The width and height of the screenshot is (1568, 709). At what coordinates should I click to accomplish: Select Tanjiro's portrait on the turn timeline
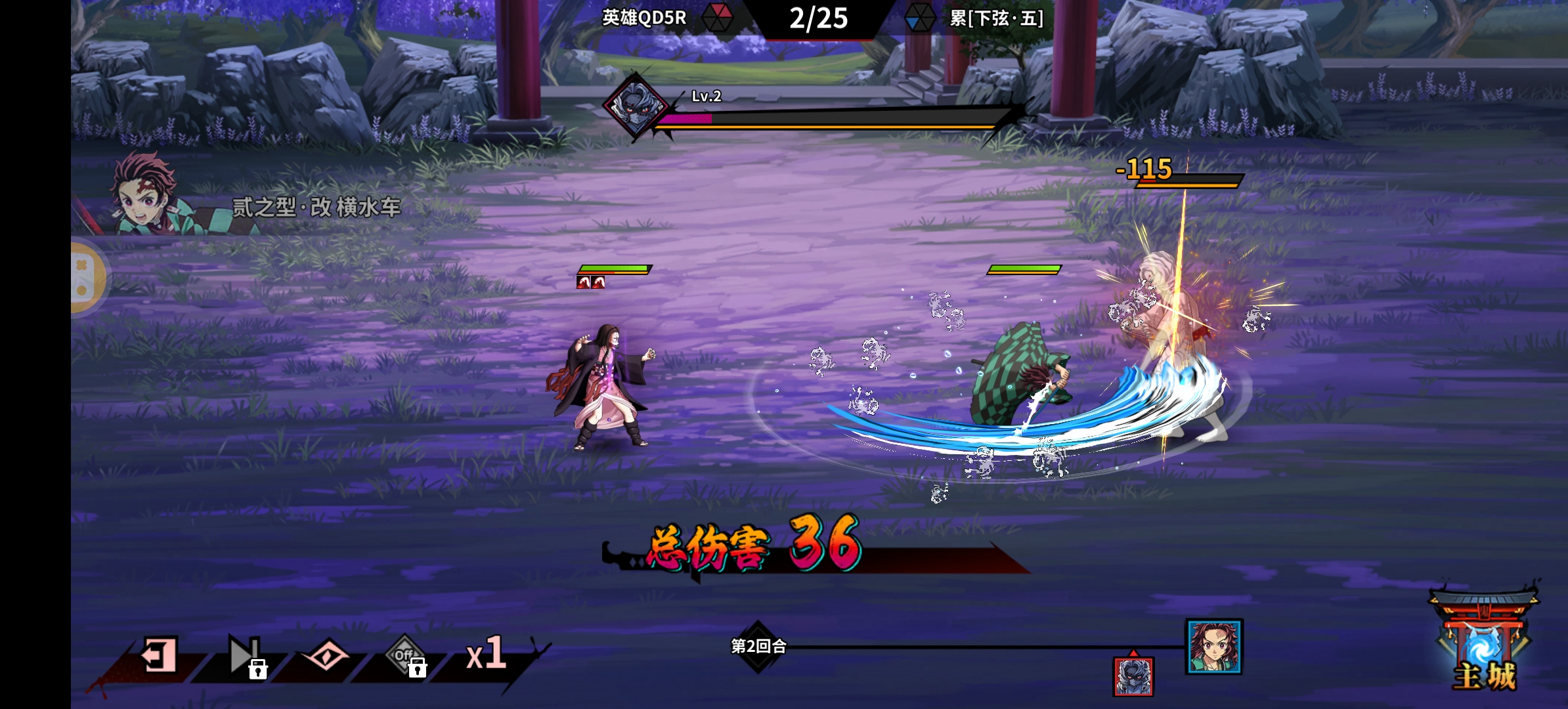[1213, 646]
